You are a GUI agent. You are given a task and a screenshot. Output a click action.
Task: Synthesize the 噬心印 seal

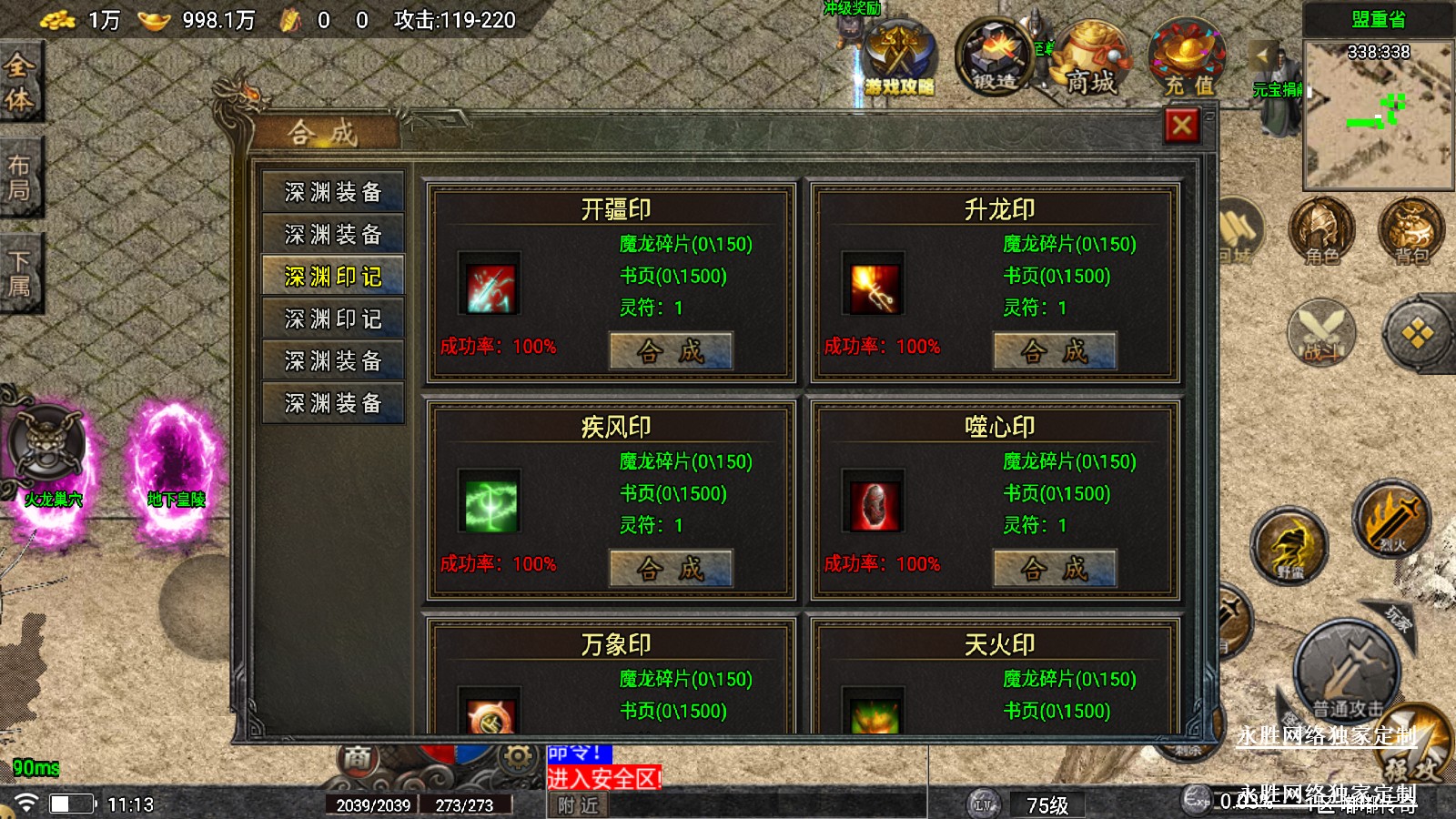point(1055,569)
